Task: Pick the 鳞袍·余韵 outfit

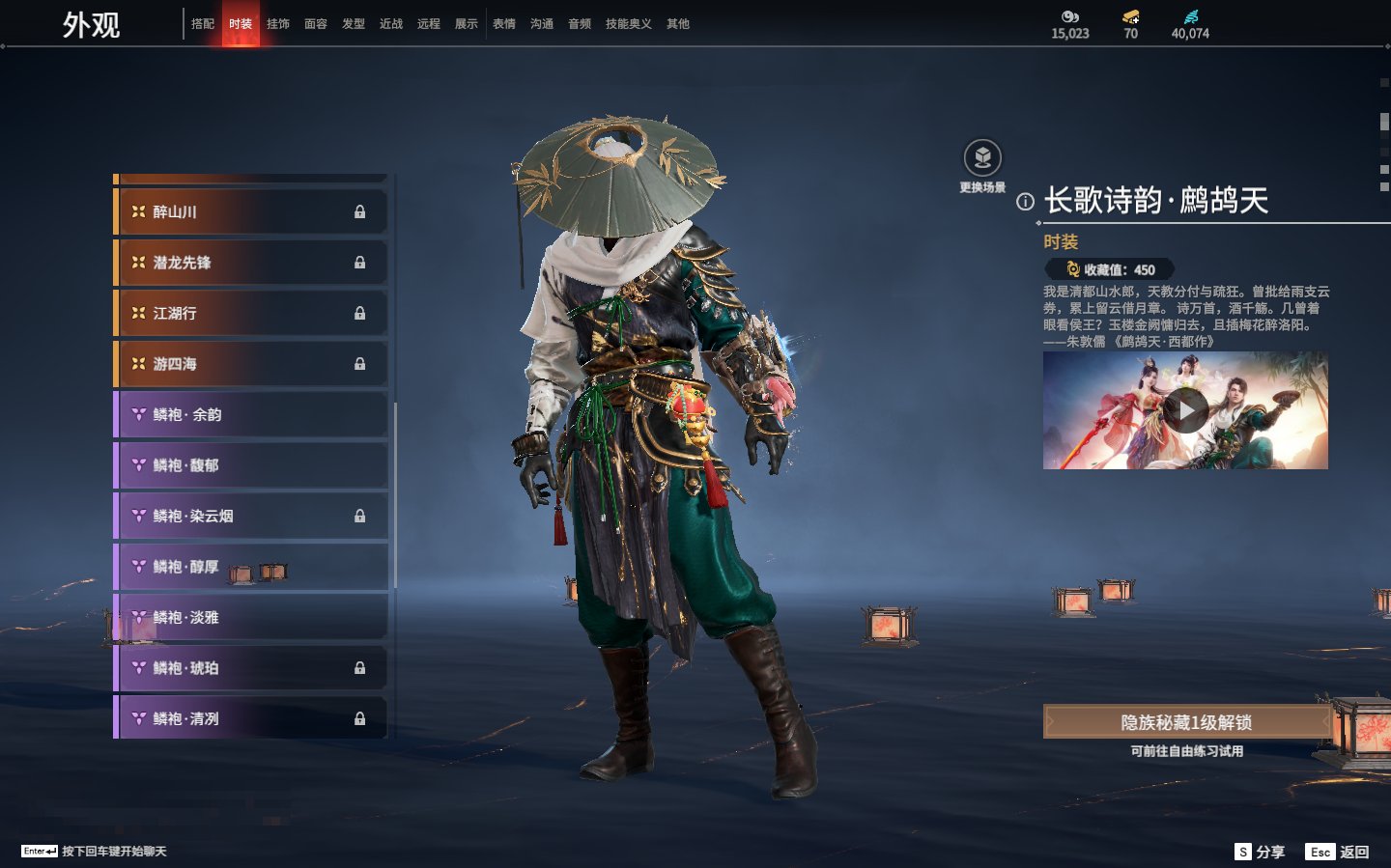Action: [x=251, y=414]
